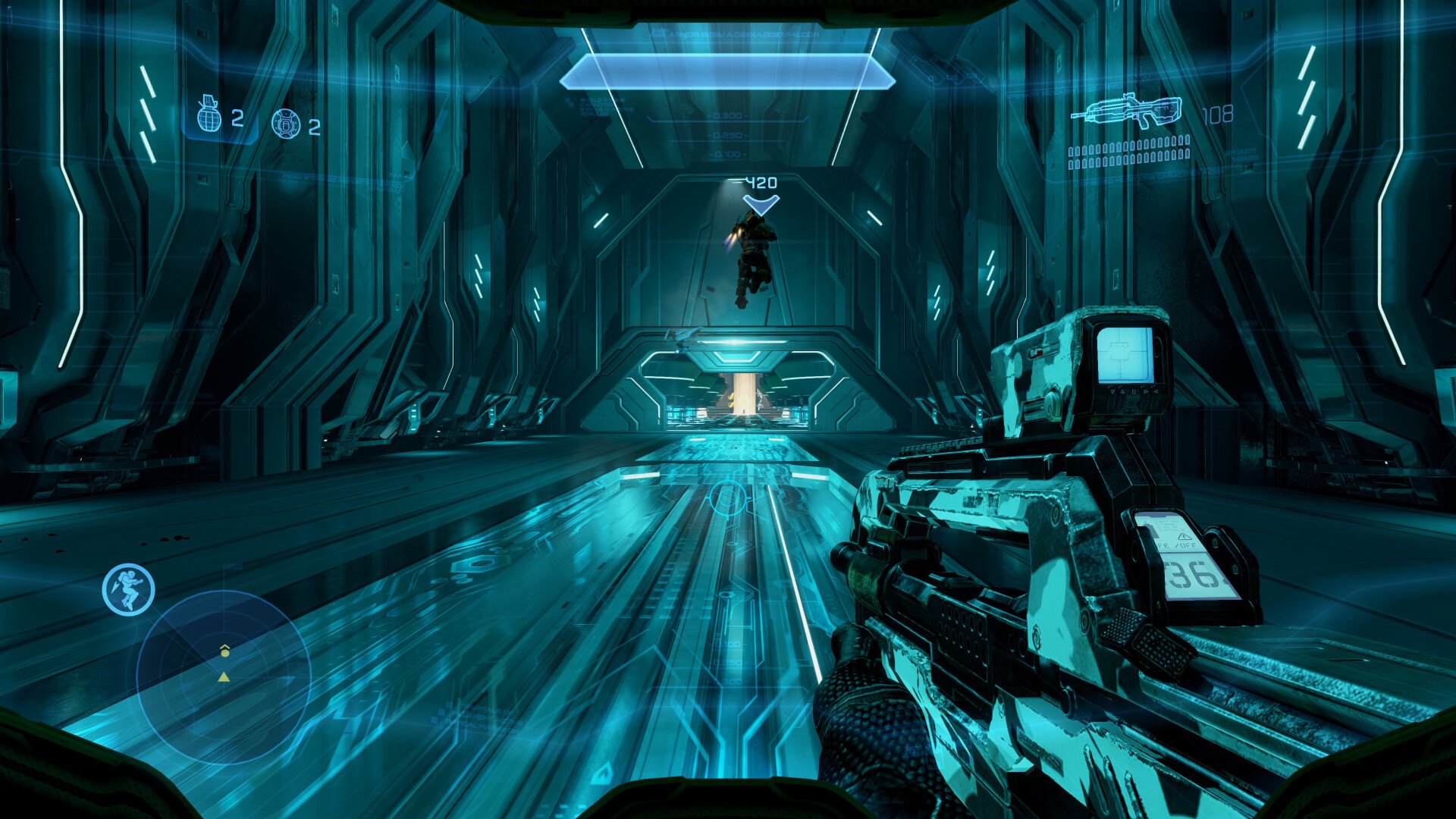Screen dimensions: 1456x819
Task: Activate the jetpack armor ability icon
Action: coord(129,588)
